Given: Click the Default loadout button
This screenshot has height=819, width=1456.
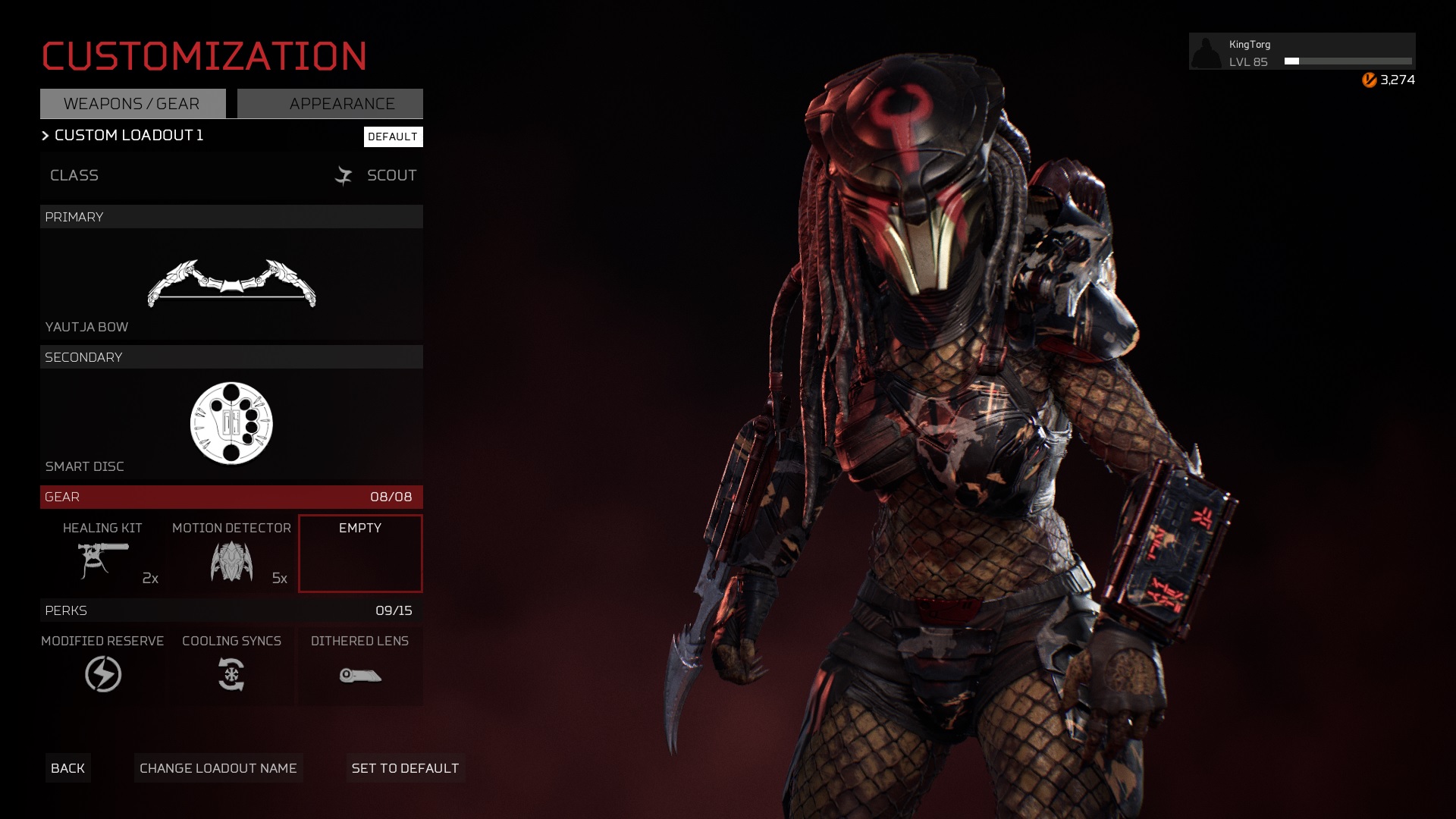Looking at the screenshot, I should pos(393,136).
